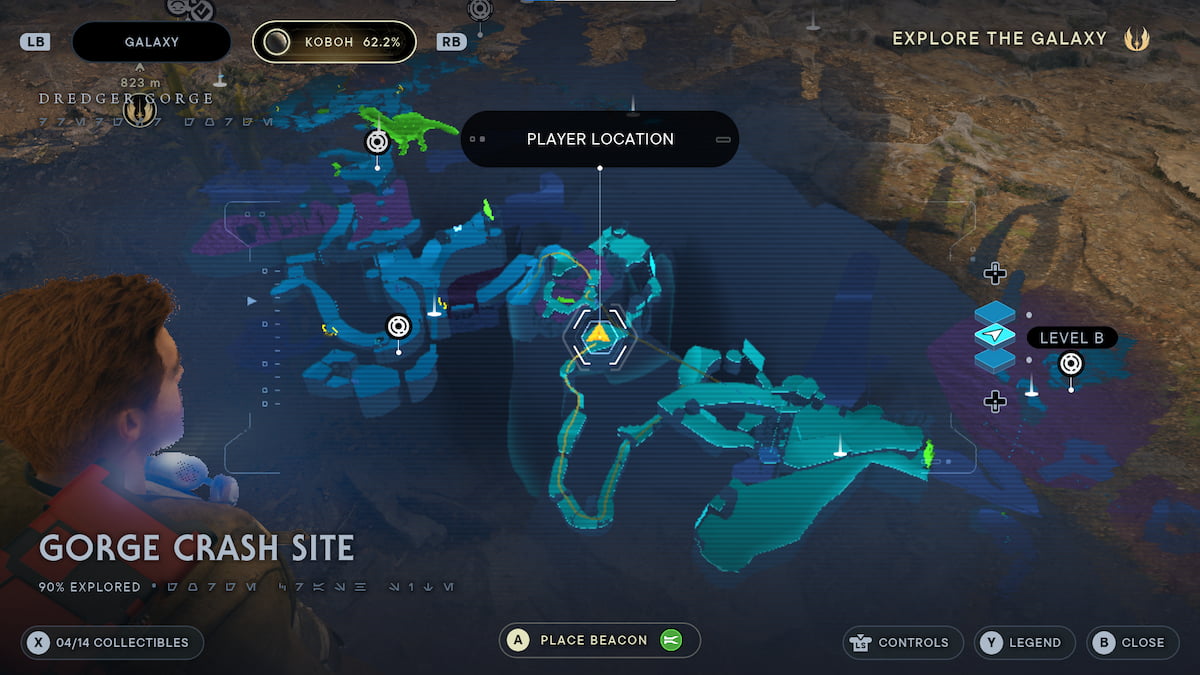This screenshot has height=675, width=1200.
Task: Click the Dredger Gorge objective marker
Action: [139, 112]
